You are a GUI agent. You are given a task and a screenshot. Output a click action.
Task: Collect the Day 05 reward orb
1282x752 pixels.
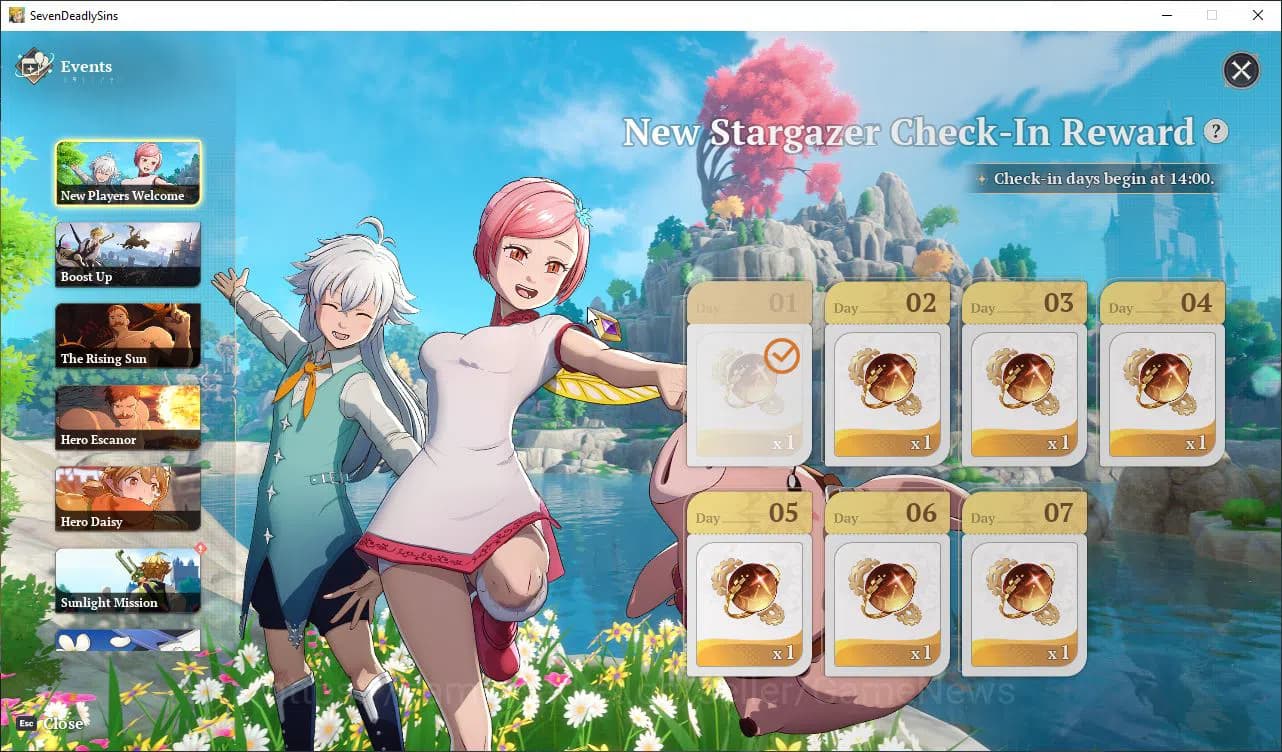point(748,588)
